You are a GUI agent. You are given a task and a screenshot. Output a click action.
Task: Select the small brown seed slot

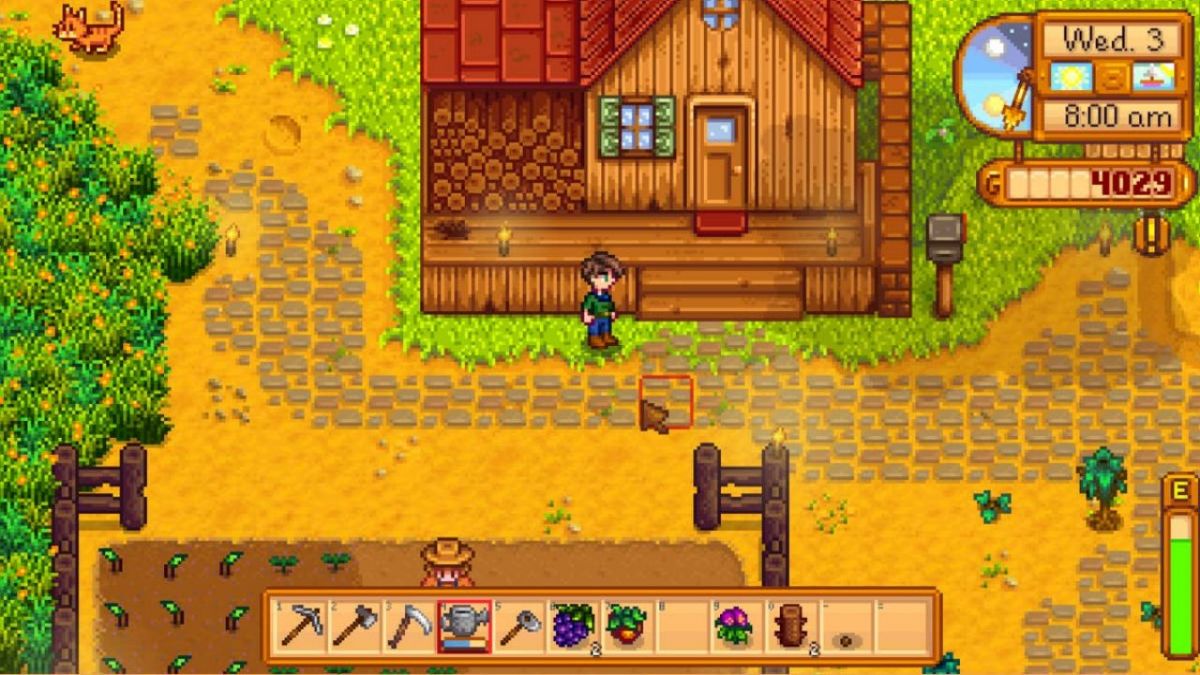[x=846, y=637]
